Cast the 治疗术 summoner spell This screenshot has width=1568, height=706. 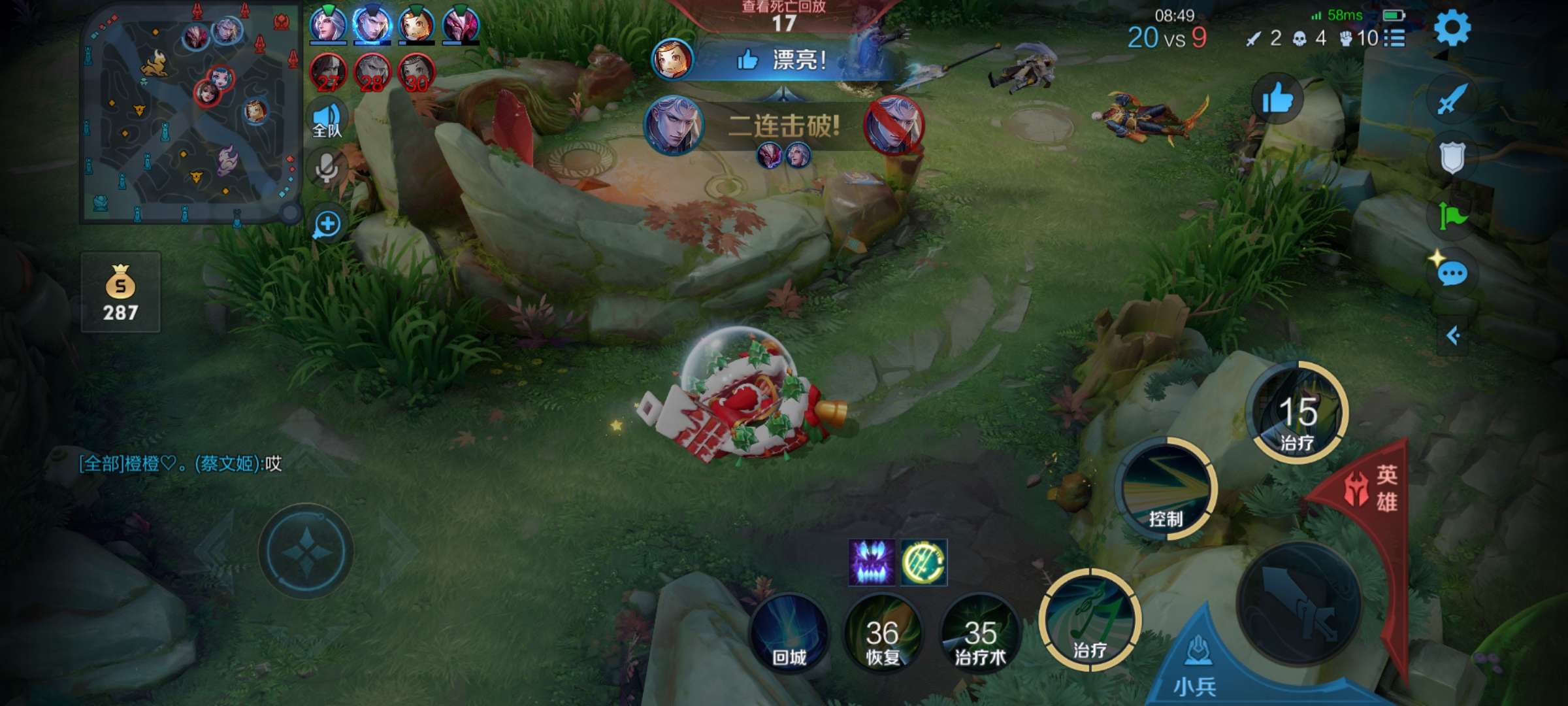(980, 632)
